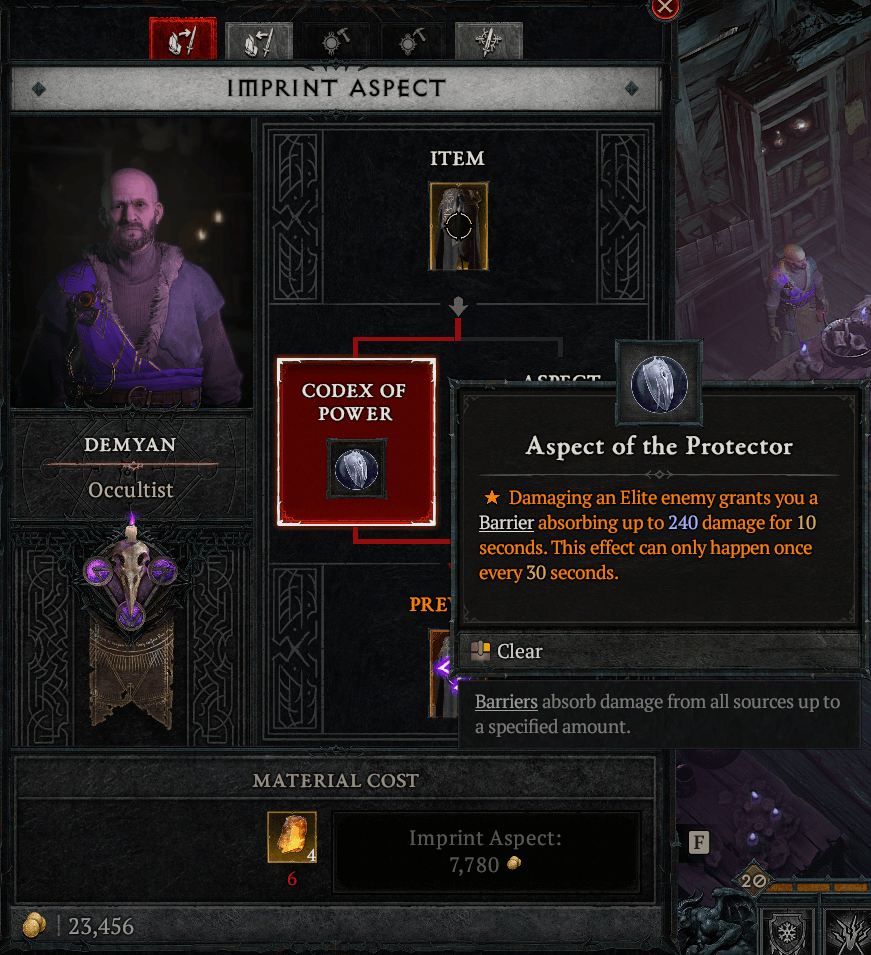This screenshot has width=871, height=955.
Task: Choose the armor in the Item slot
Action: tap(459, 226)
